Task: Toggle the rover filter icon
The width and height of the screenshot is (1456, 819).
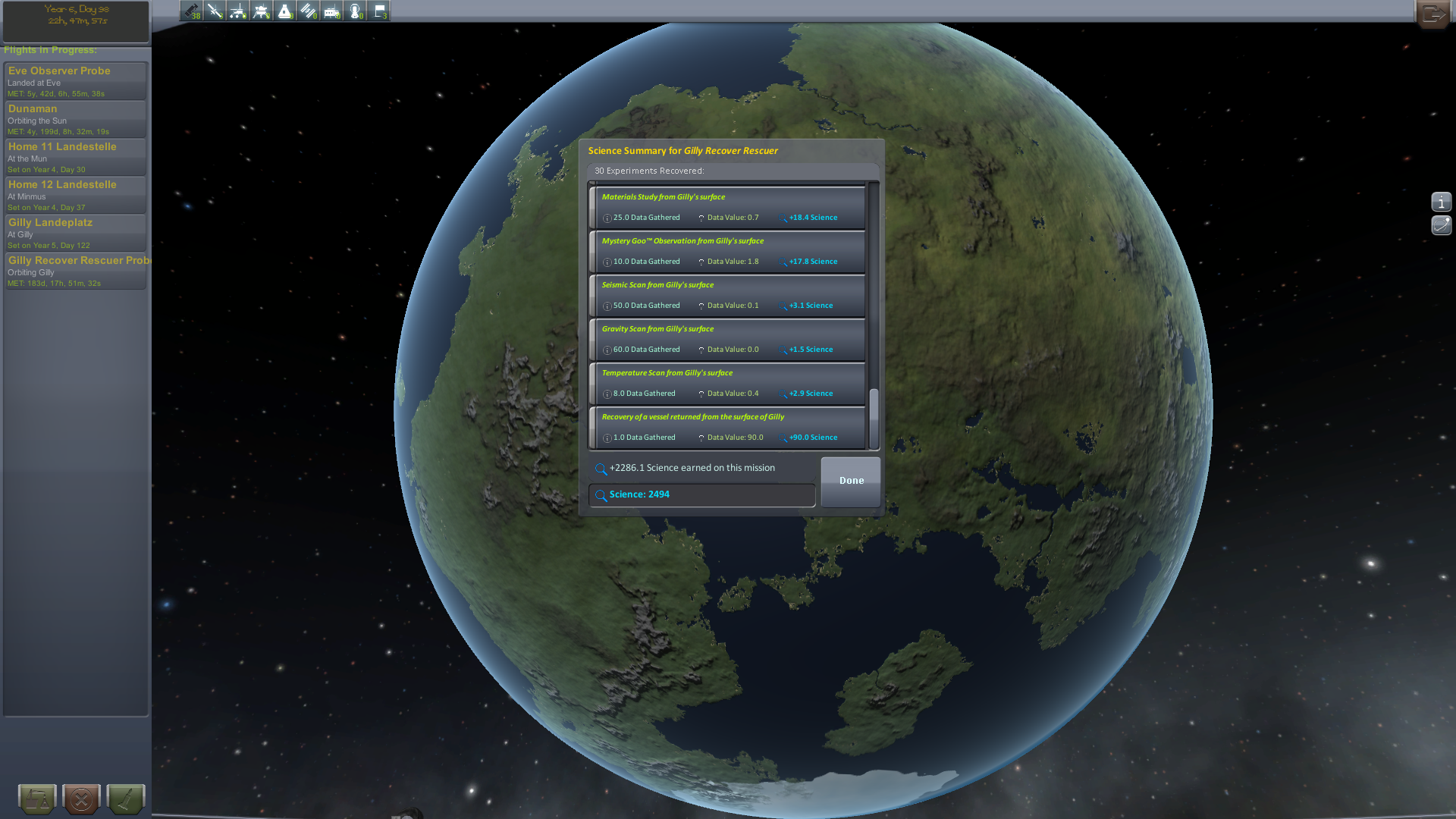Action: pyautogui.click(x=238, y=11)
